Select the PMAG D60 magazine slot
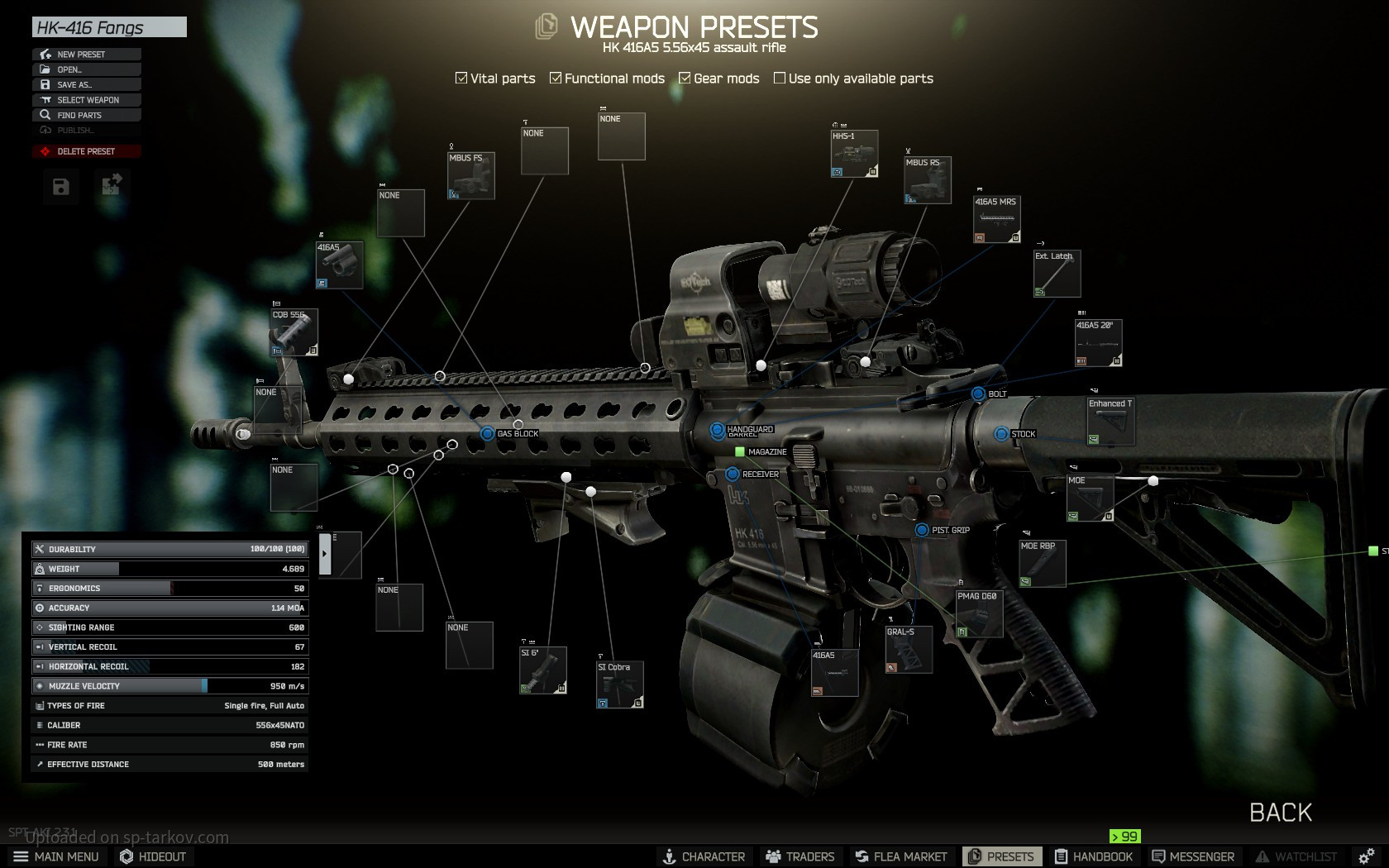The width and height of the screenshot is (1389, 868). 979,613
